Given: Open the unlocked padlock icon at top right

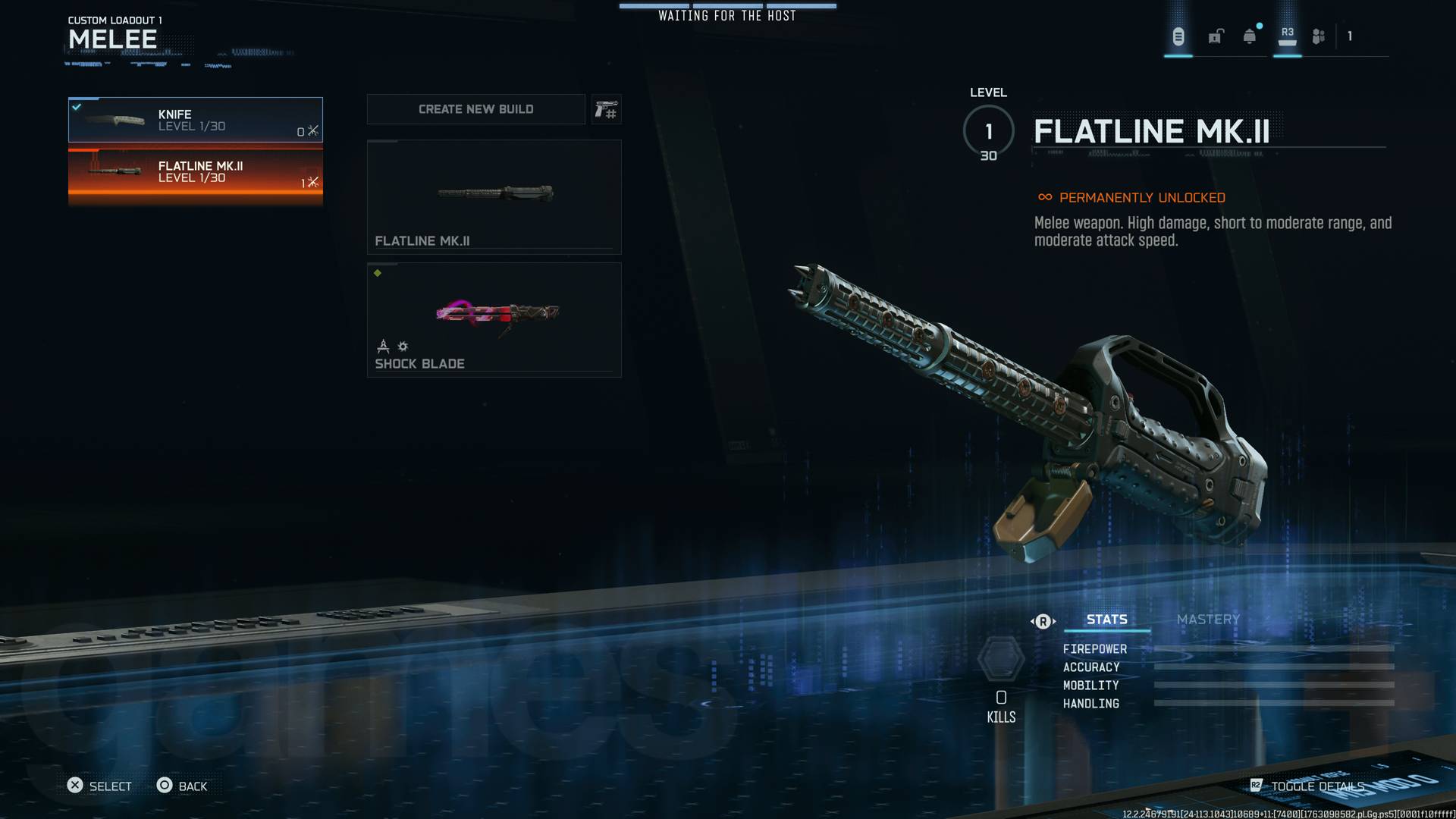Looking at the screenshot, I should (x=1216, y=35).
